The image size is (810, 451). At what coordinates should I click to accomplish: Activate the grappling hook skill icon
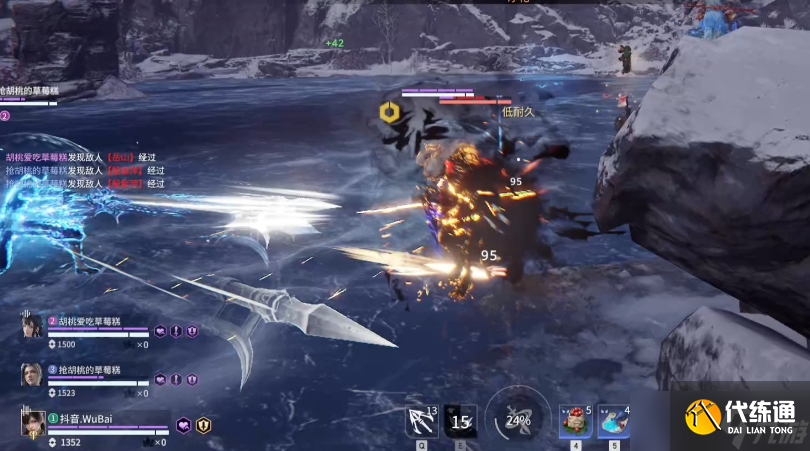pyautogui.click(x=420, y=421)
